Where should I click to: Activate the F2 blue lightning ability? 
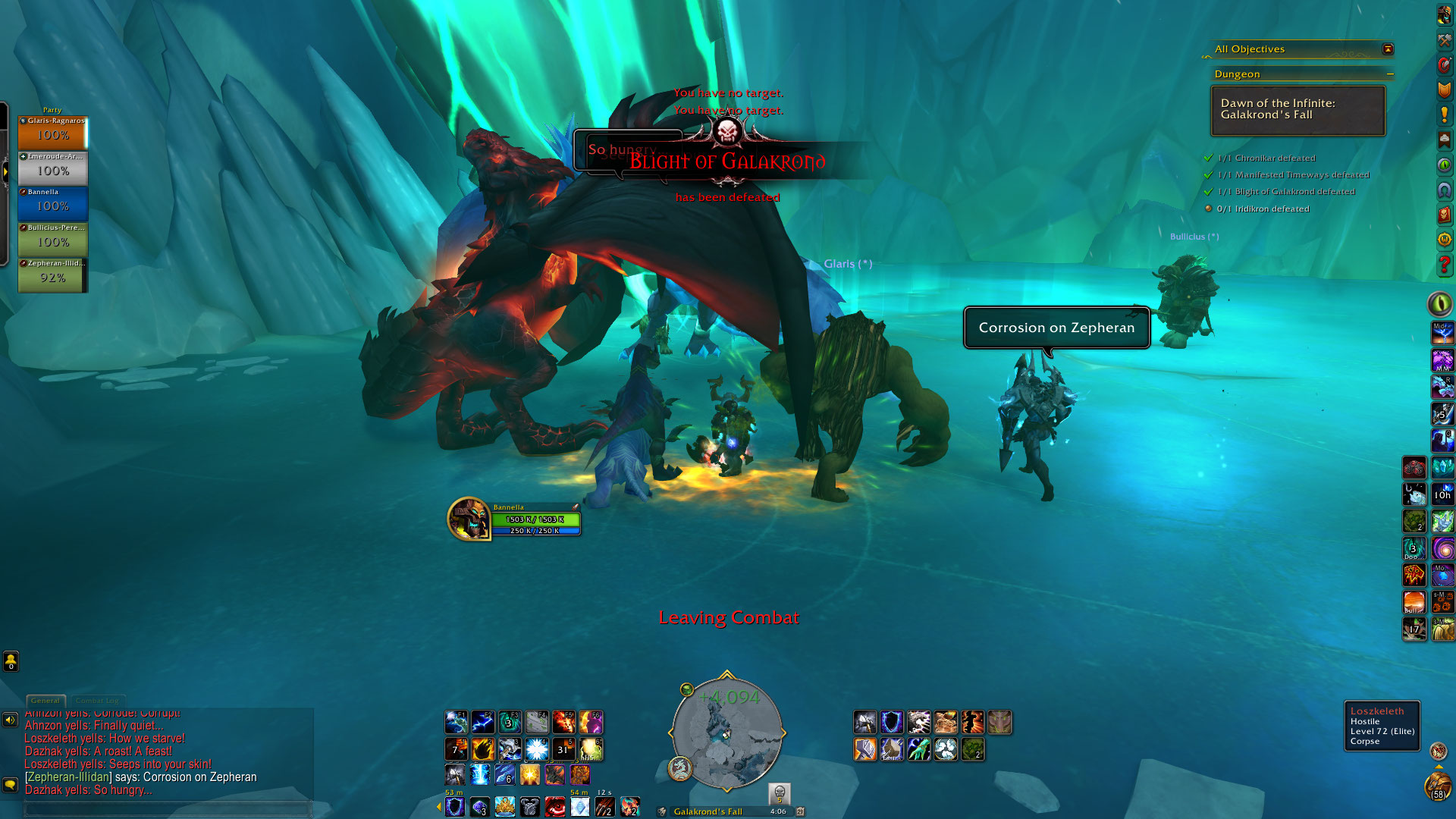(x=482, y=722)
